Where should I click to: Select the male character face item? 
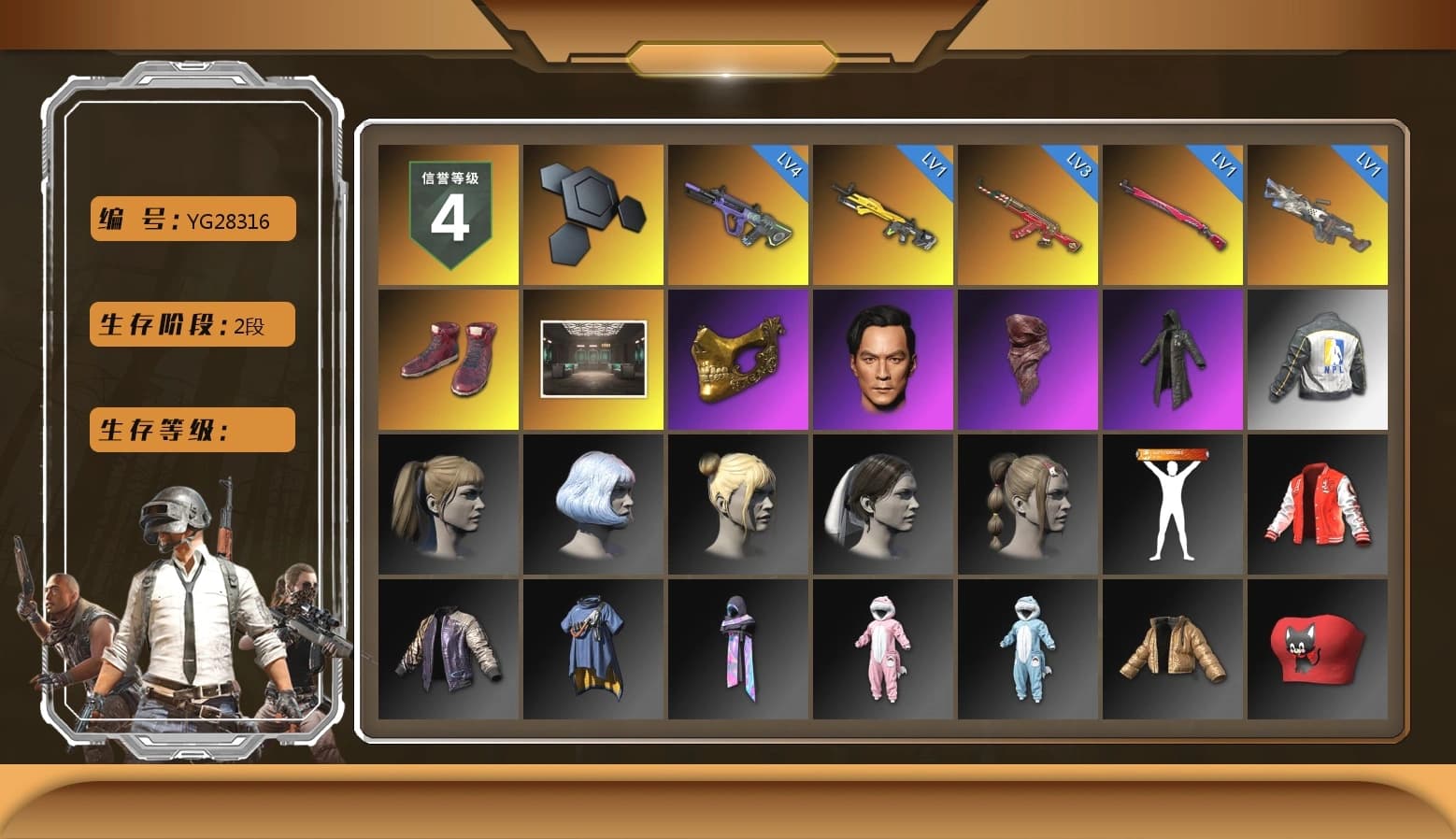[x=882, y=362]
